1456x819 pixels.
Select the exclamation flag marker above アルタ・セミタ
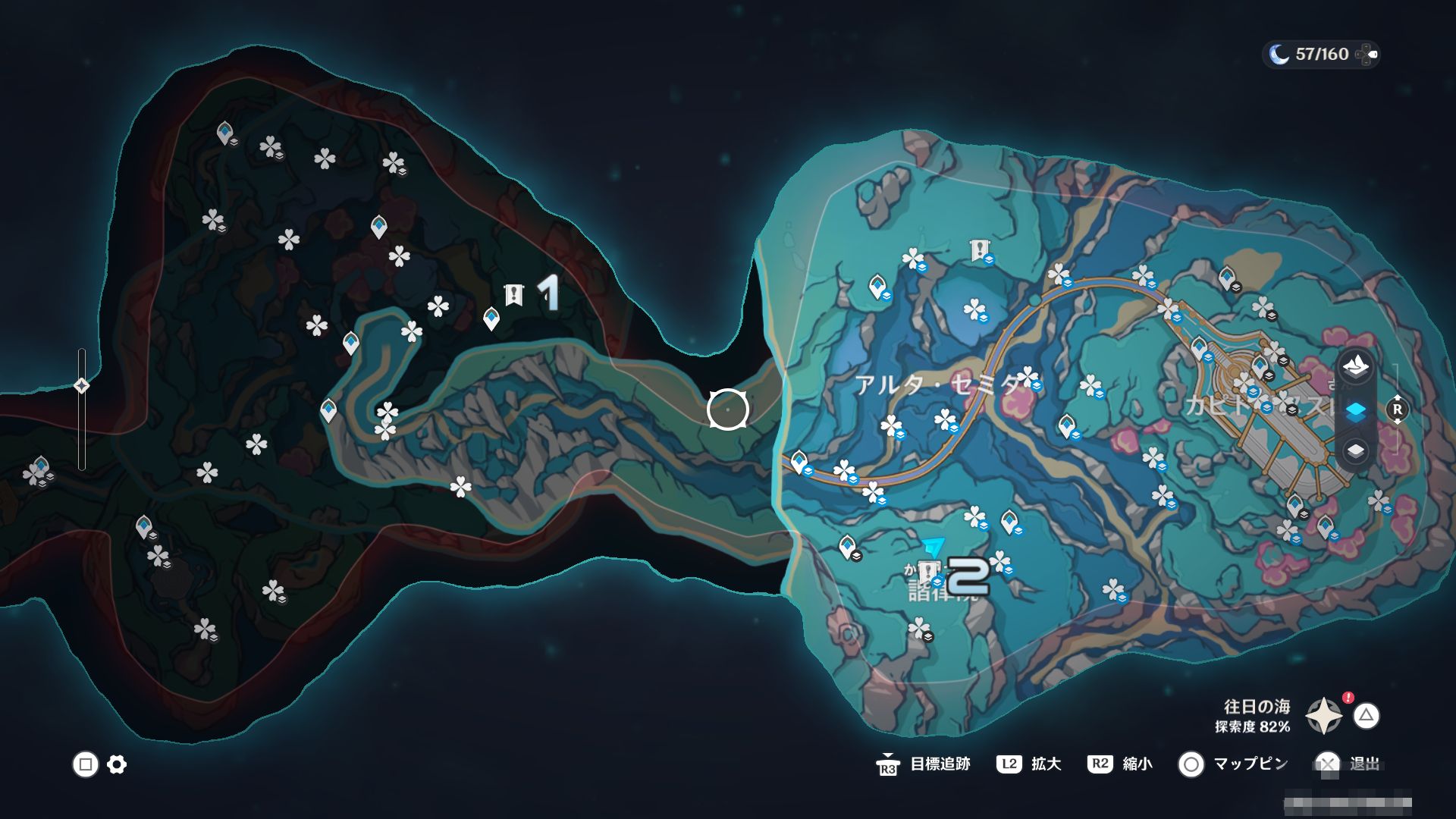click(980, 249)
